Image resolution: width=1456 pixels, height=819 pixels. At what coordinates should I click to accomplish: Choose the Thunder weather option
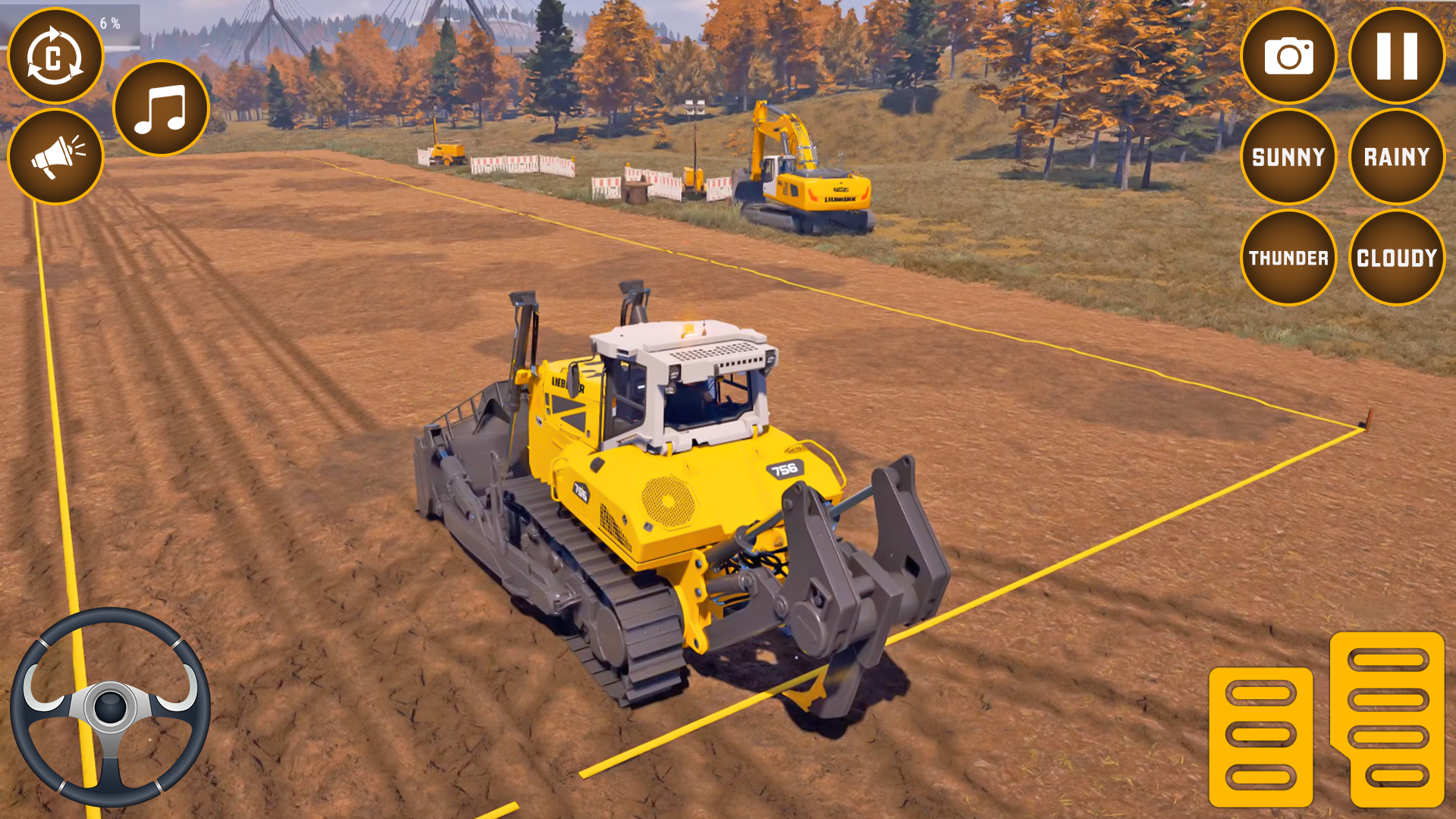pyautogui.click(x=1288, y=258)
